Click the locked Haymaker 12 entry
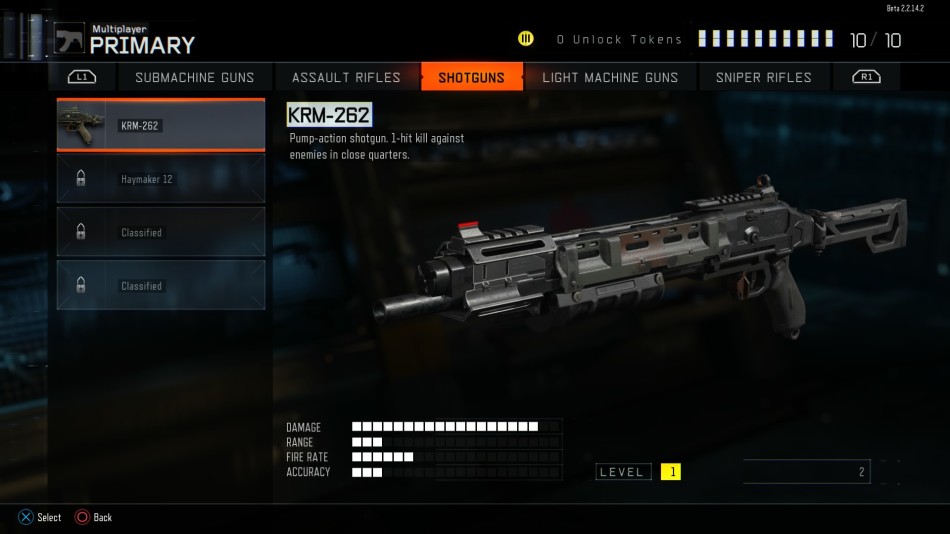 (161, 179)
